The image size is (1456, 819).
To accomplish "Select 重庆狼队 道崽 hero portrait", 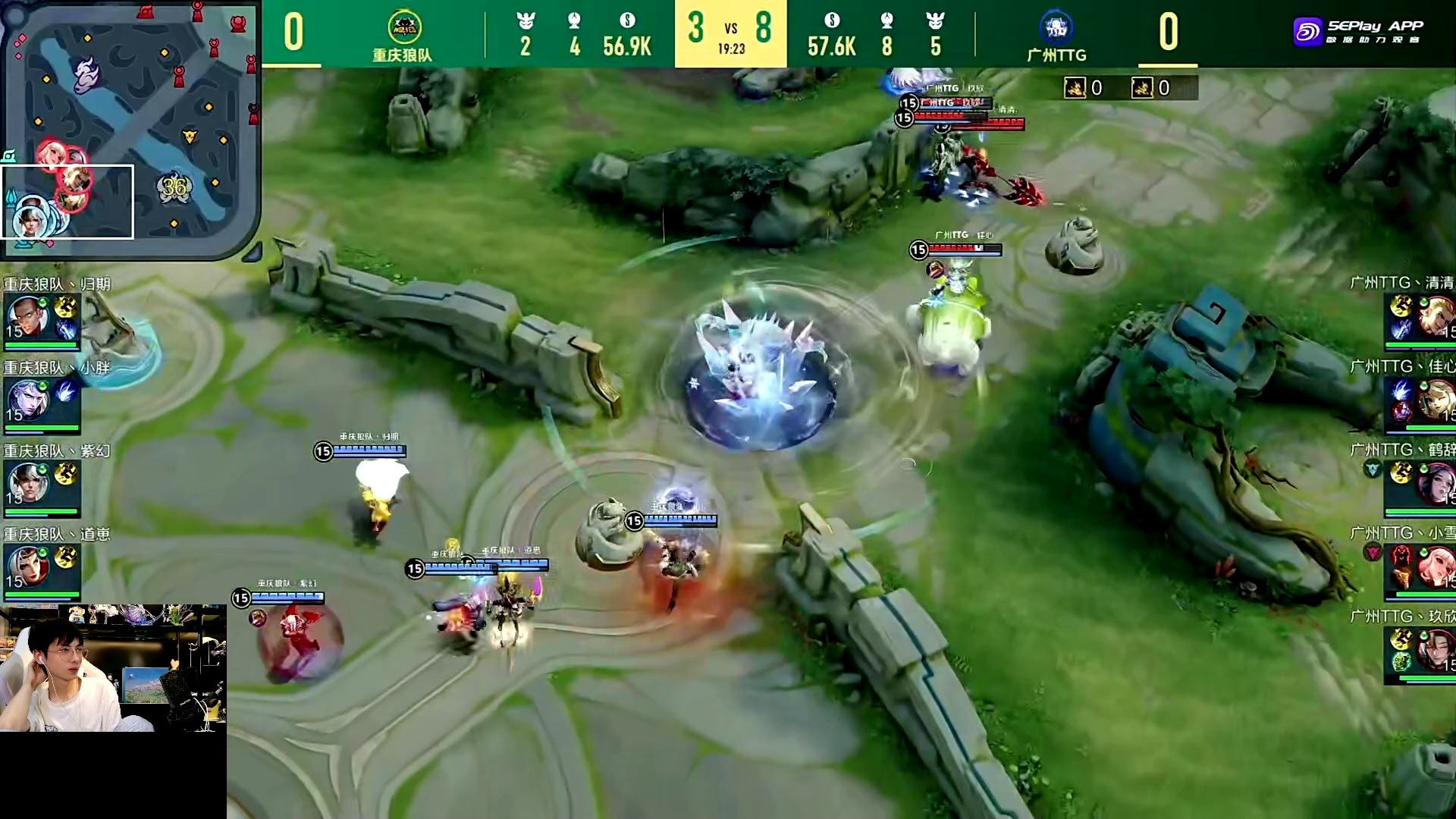I will point(27,566).
